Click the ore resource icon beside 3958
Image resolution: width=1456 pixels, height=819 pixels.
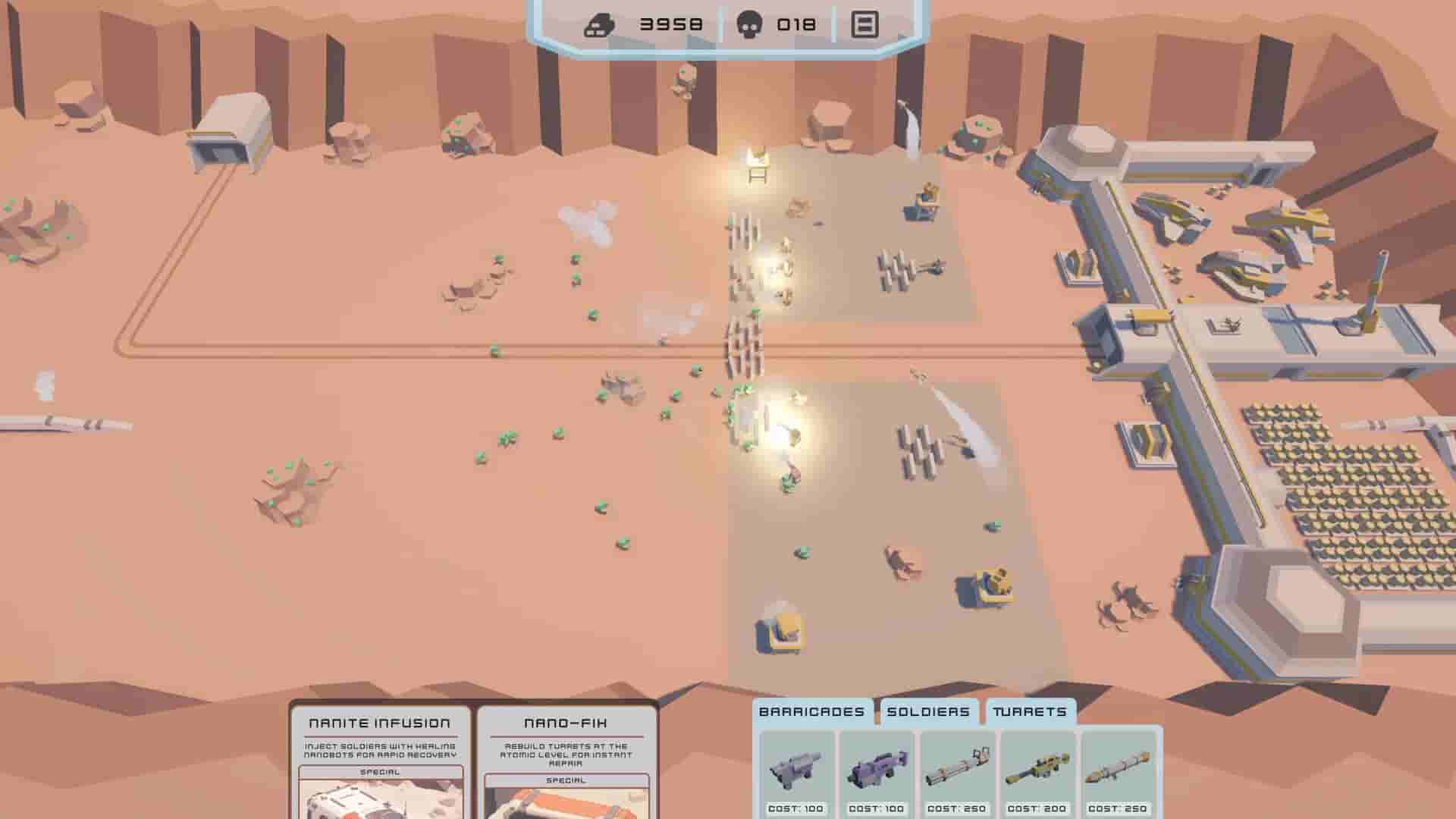click(x=599, y=24)
